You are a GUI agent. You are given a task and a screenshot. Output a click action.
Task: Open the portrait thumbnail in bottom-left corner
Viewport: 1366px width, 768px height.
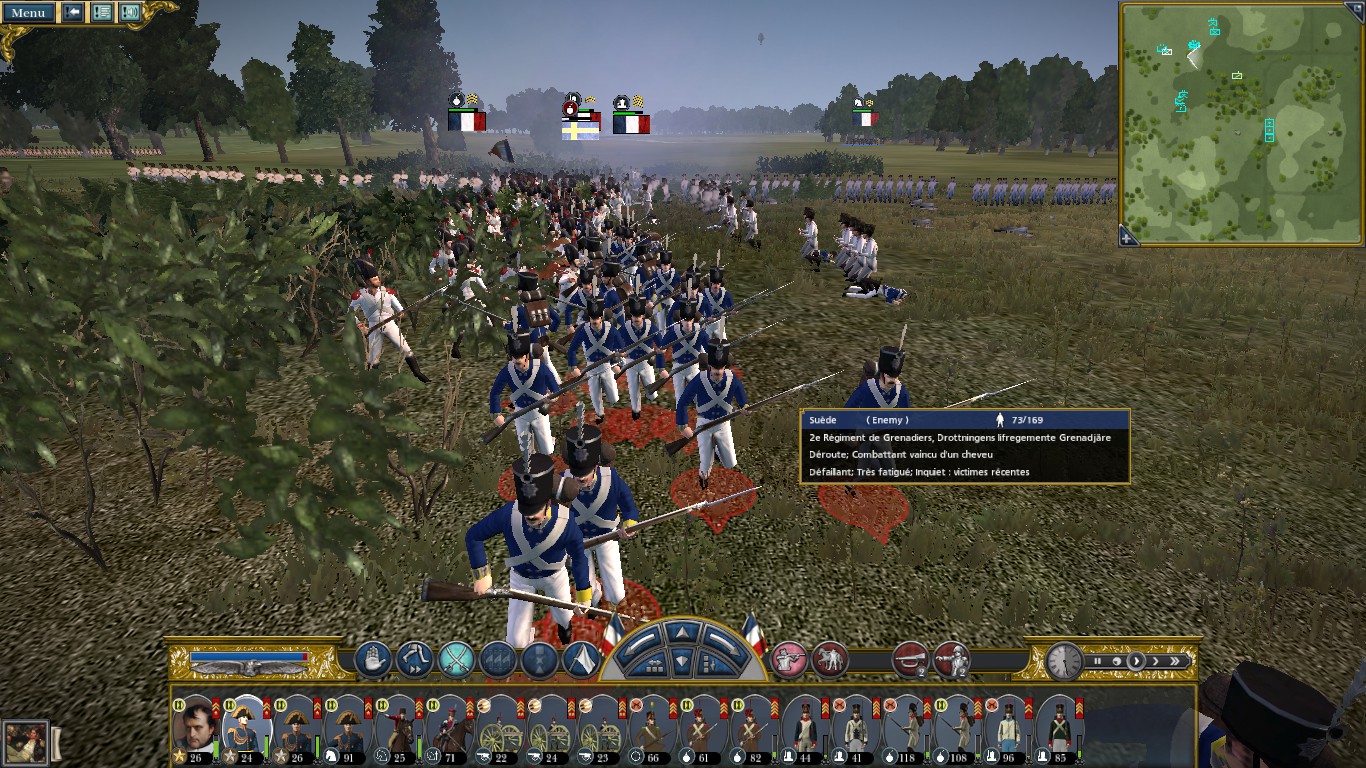tap(25, 743)
